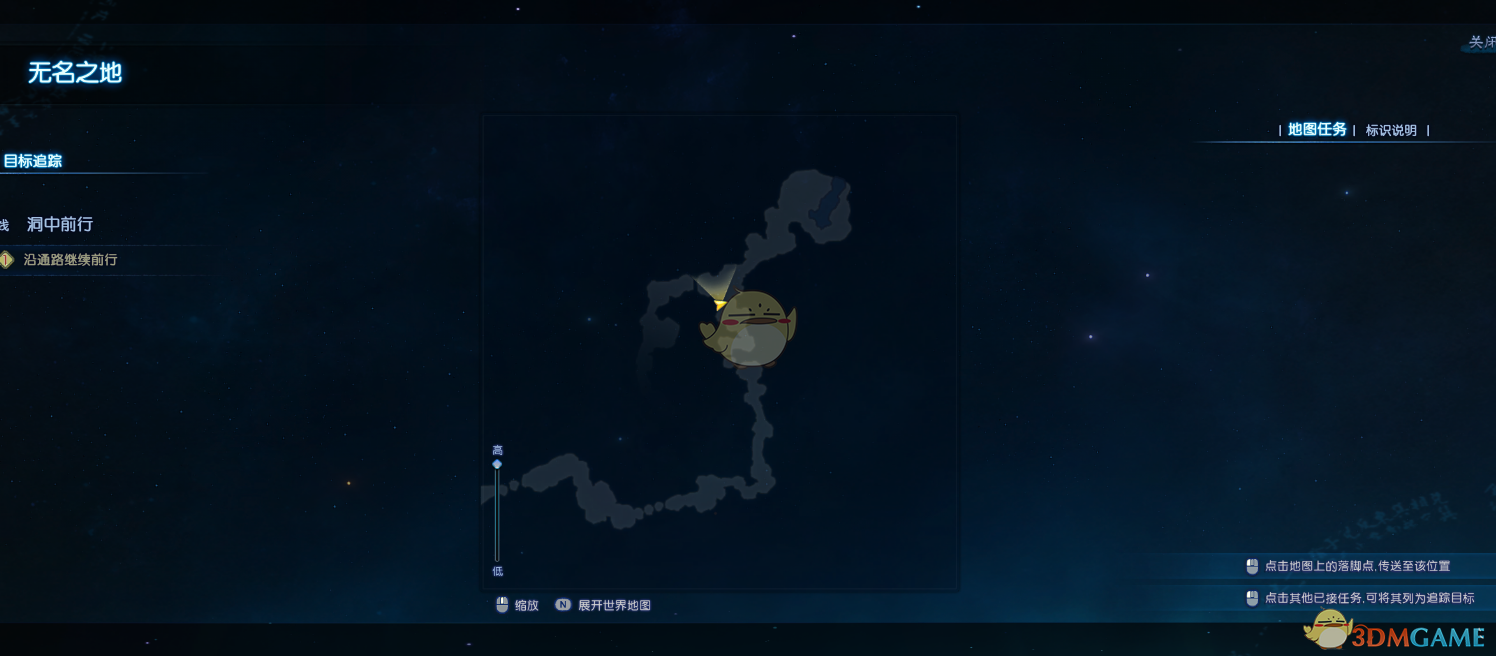Click the map zoom slider handle

pos(497,464)
